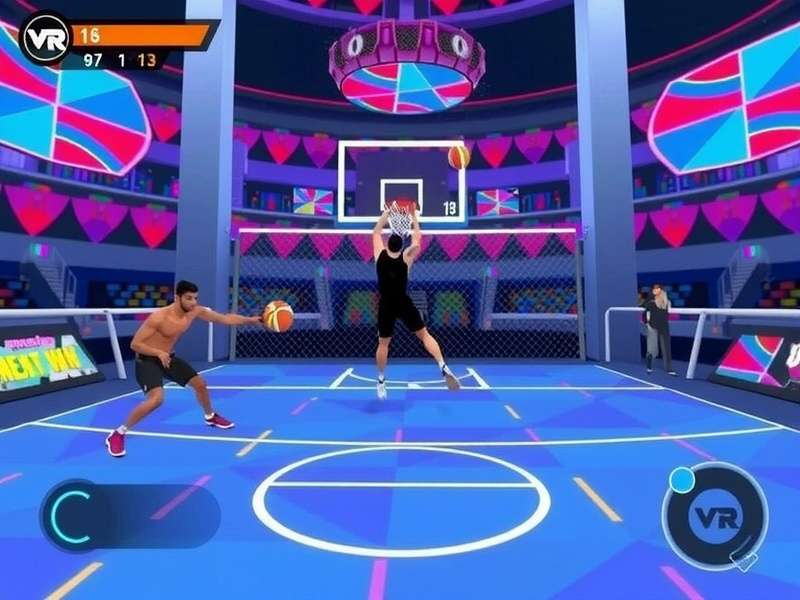Select the small cyan dot above the VR button
The width and height of the screenshot is (800, 600).
point(682,480)
